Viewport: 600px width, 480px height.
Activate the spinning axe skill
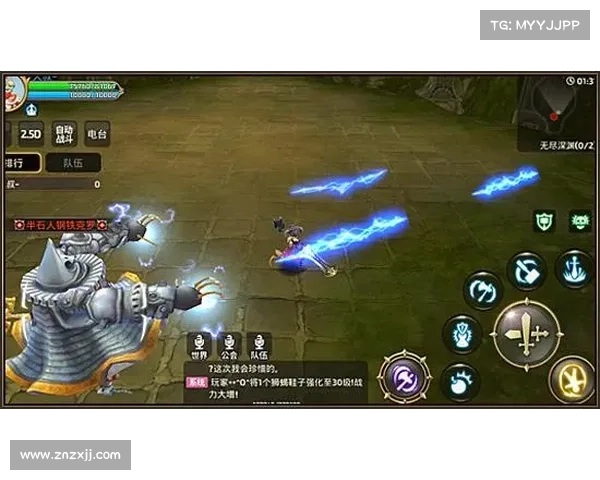(x=481, y=291)
